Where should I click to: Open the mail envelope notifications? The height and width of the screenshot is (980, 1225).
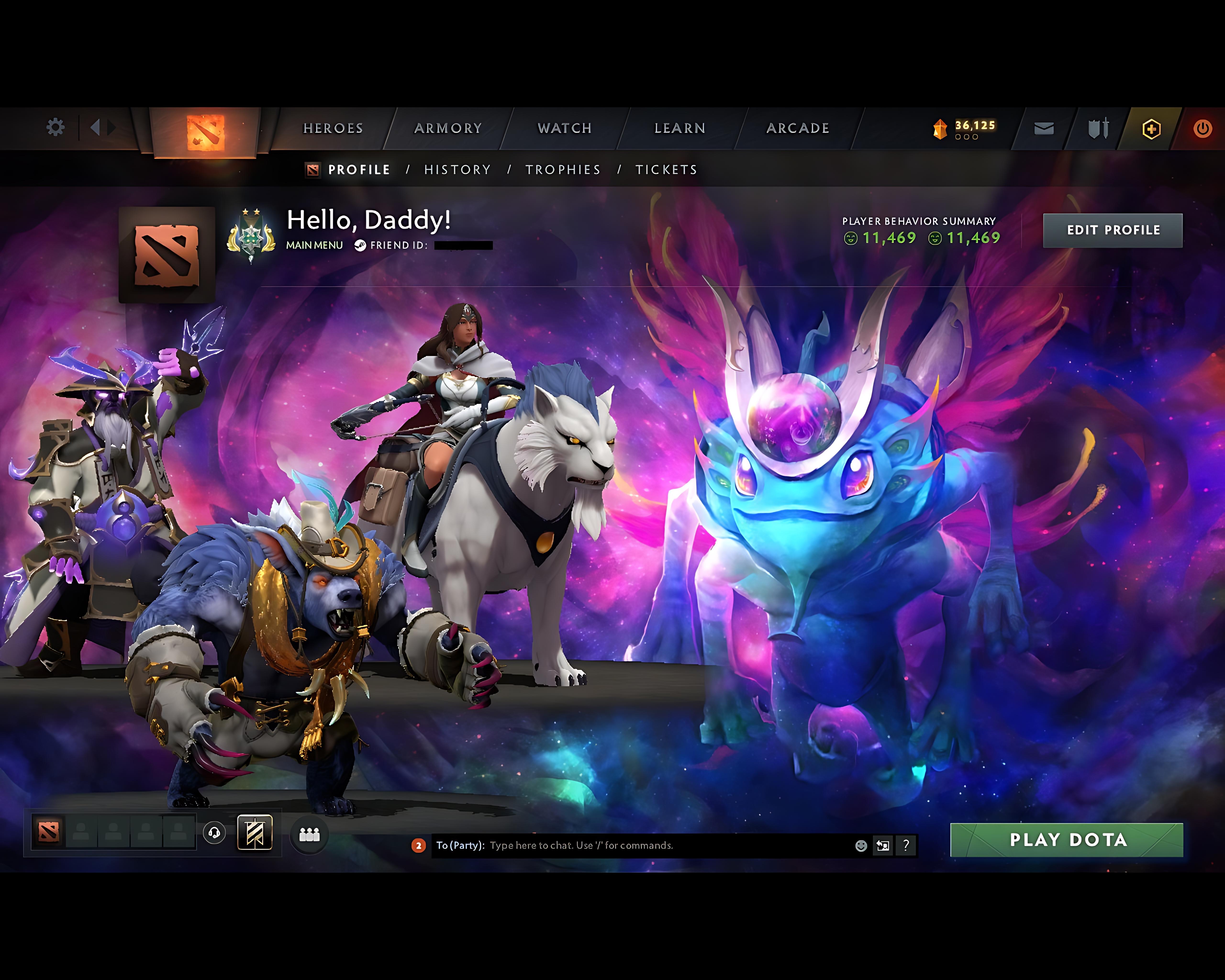click(x=1043, y=128)
